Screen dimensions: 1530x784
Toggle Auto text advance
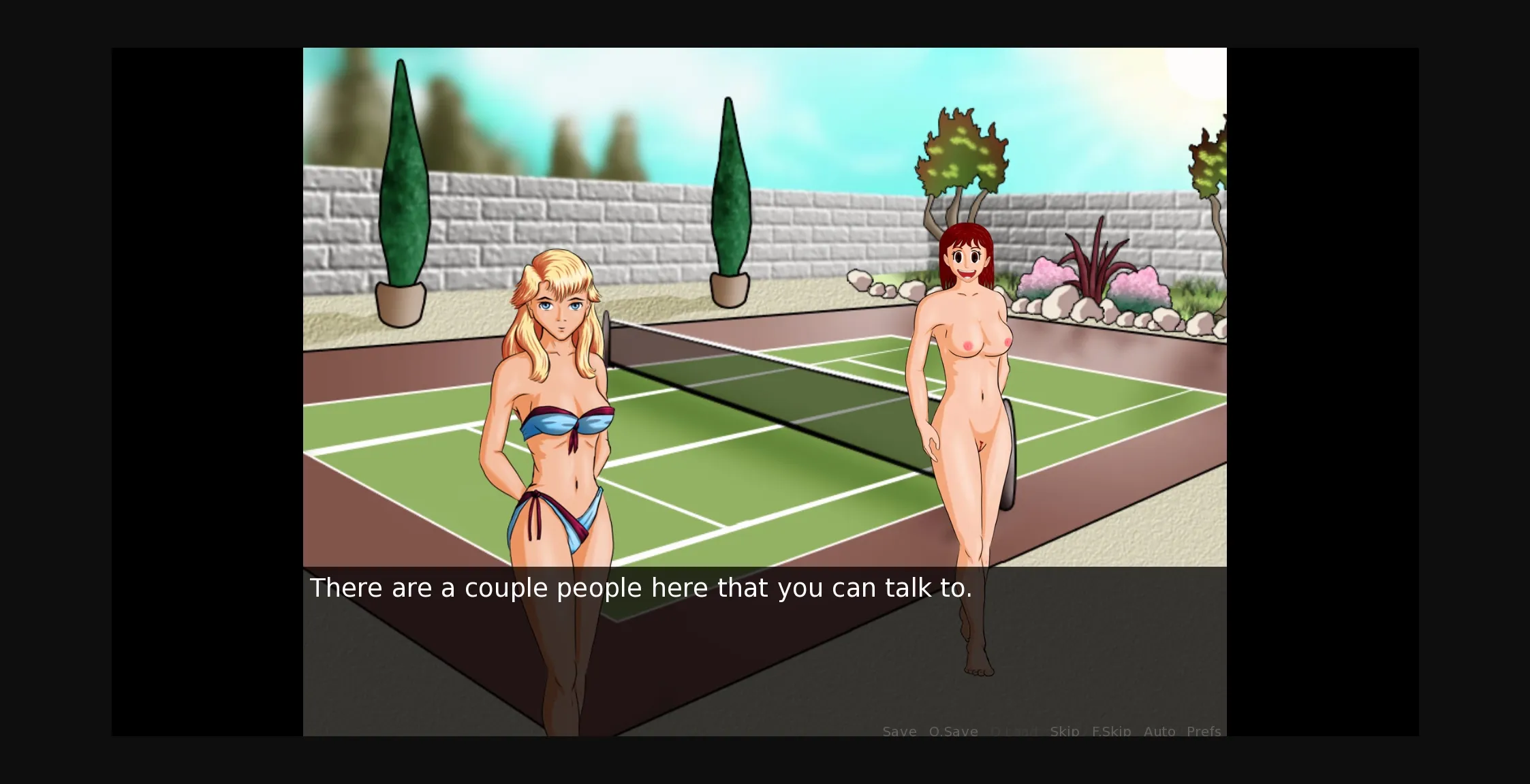[1160, 731]
